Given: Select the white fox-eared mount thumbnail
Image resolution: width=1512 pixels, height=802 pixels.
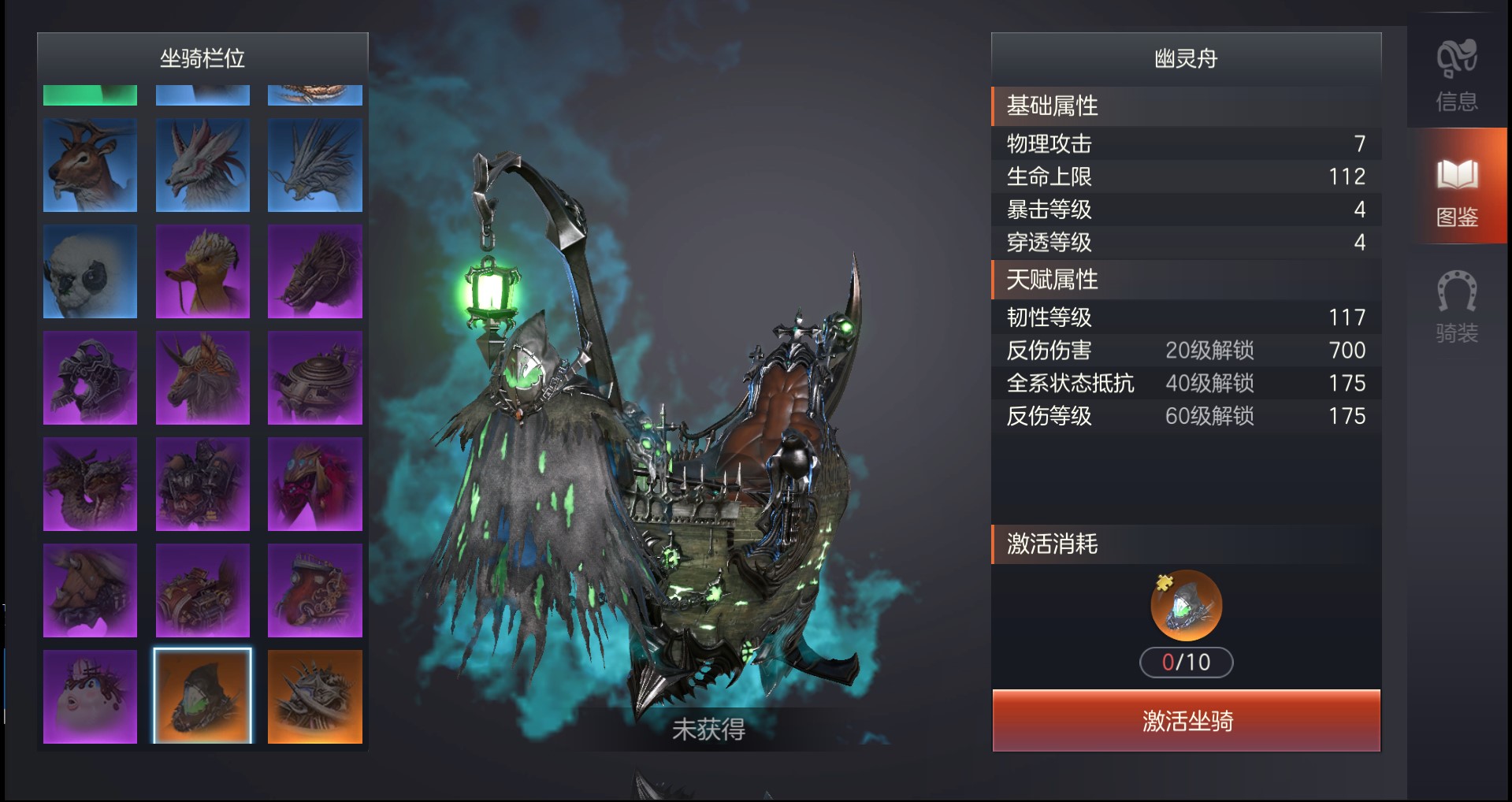Looking at the screenshot, I should 202,165.
